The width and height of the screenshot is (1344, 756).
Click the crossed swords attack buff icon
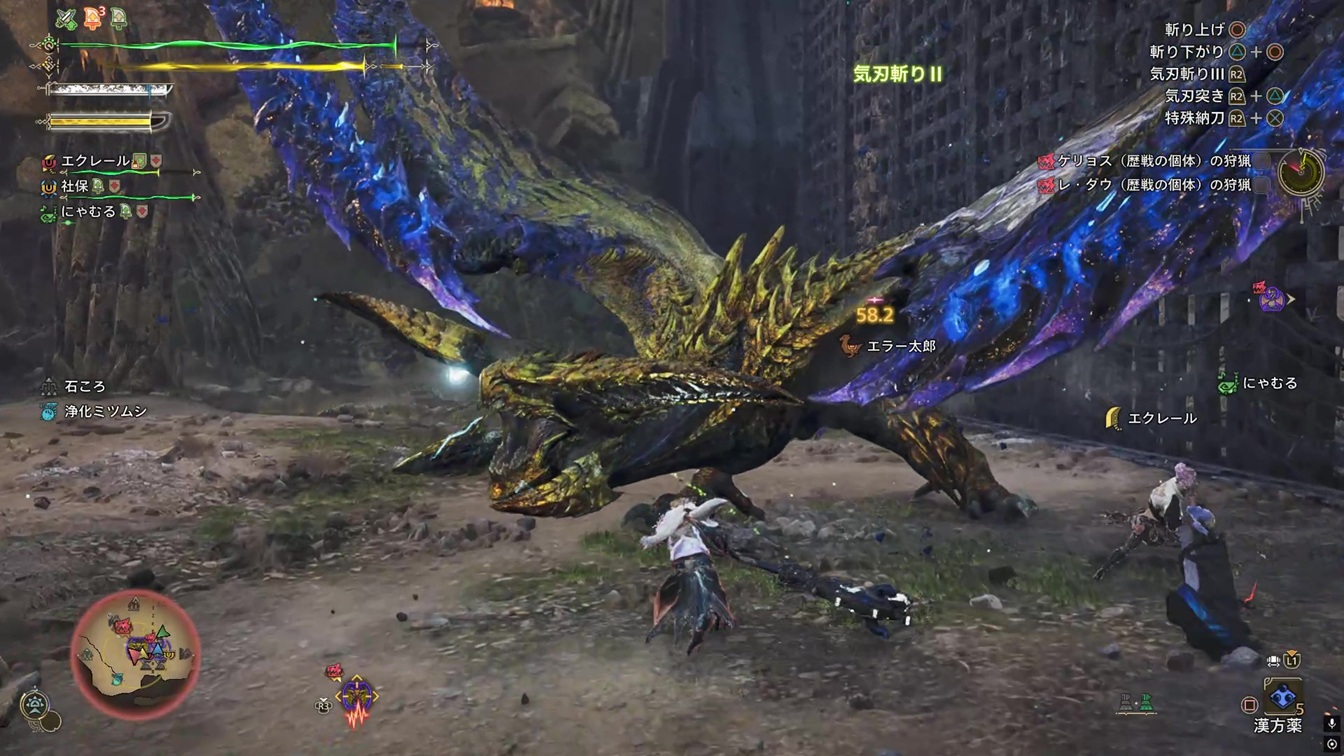66,19
